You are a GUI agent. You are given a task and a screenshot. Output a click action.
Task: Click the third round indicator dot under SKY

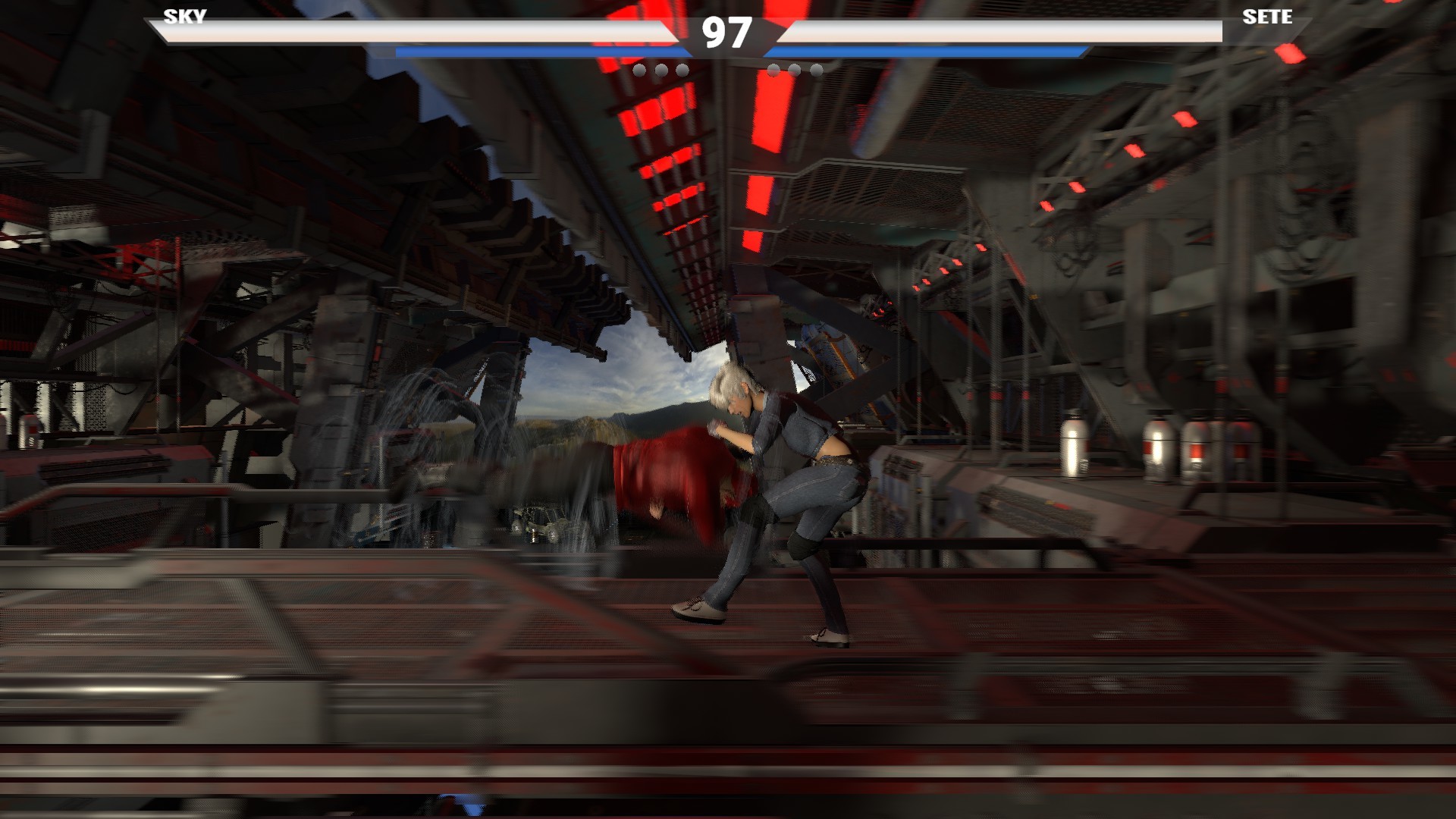pyautogui.click(x=682, y=70)
